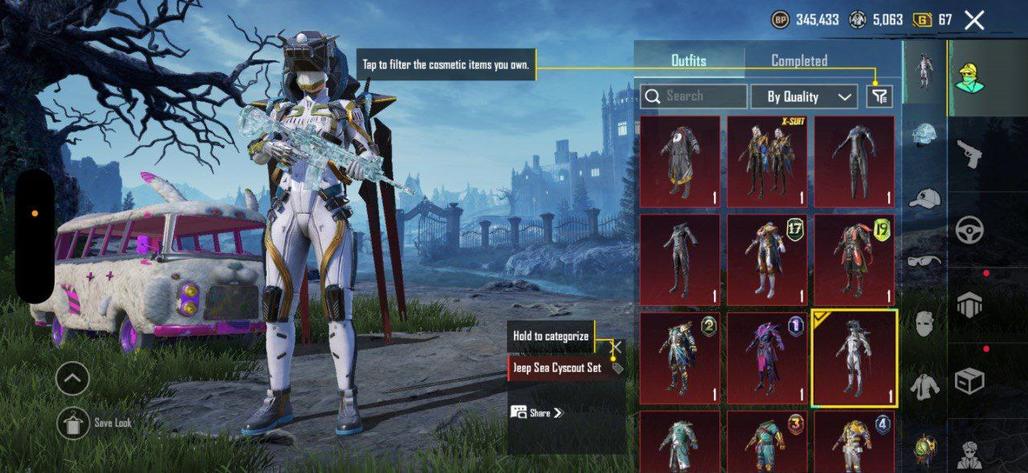
Task: Choose the outfit with level 17 badge
Action: [766, 259]
